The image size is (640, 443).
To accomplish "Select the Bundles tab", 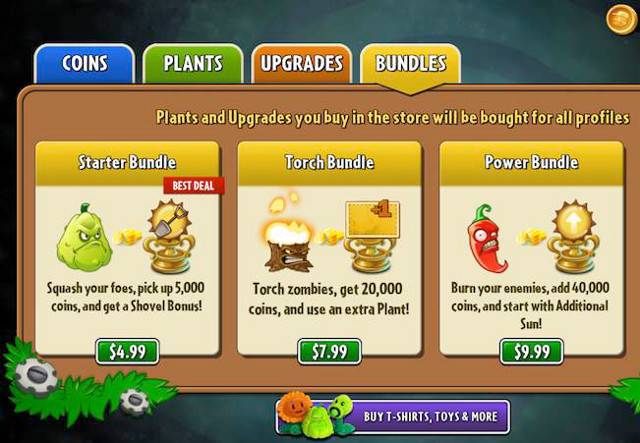I will pos(410,64).
